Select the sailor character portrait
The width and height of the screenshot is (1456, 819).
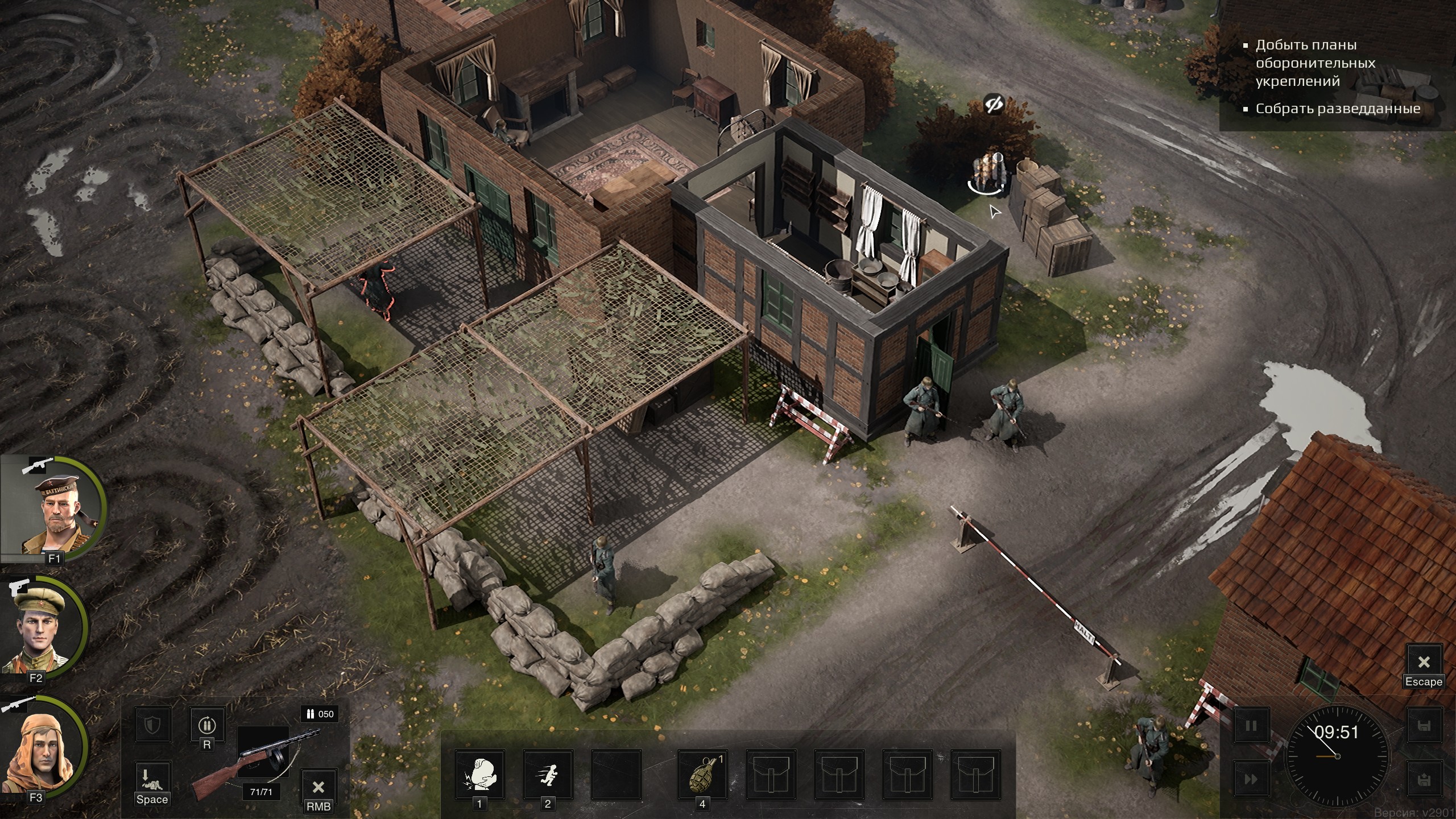tap(54, 509)
